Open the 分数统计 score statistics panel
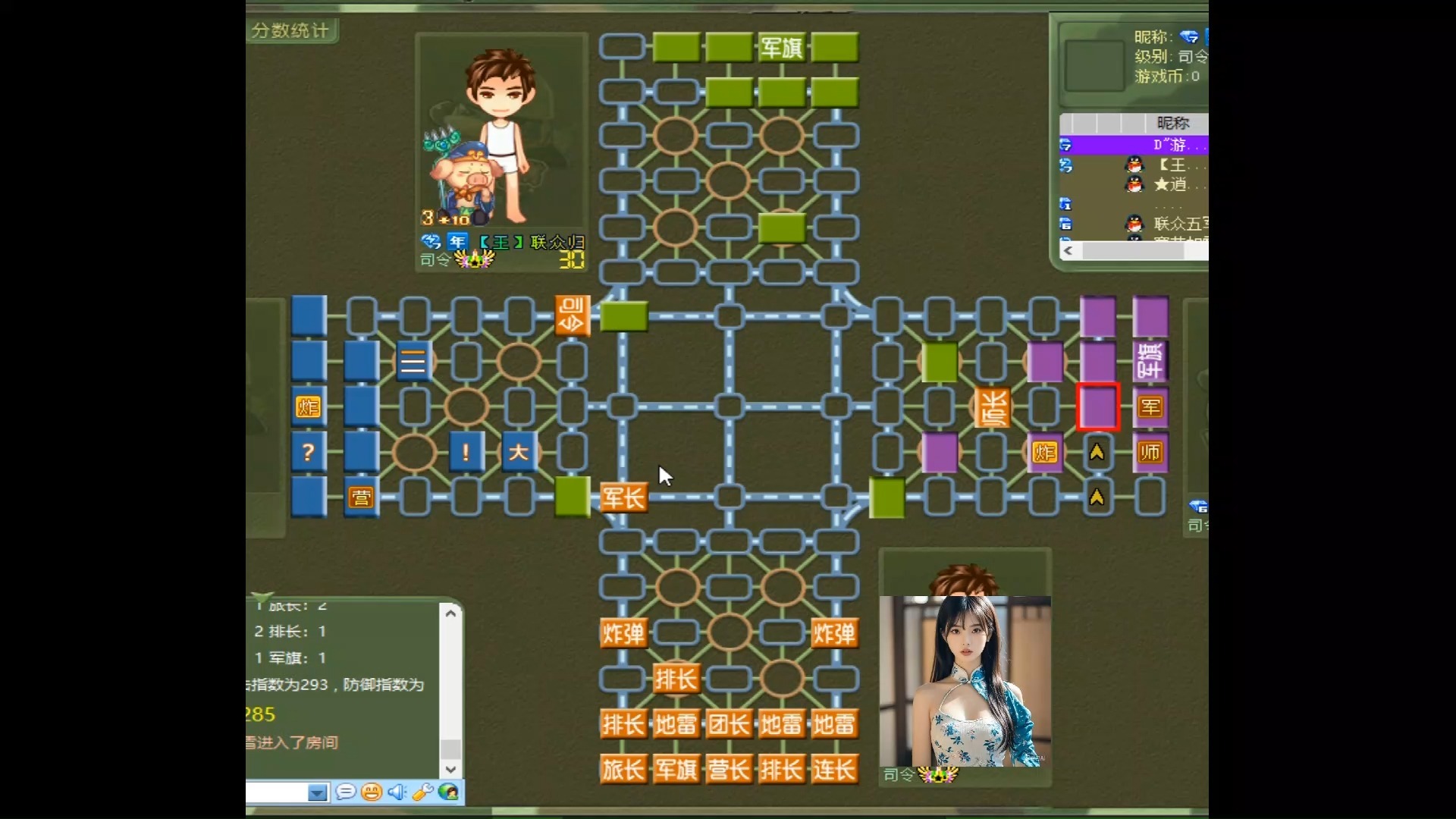The image size is (1456, 819). [293, 31]
